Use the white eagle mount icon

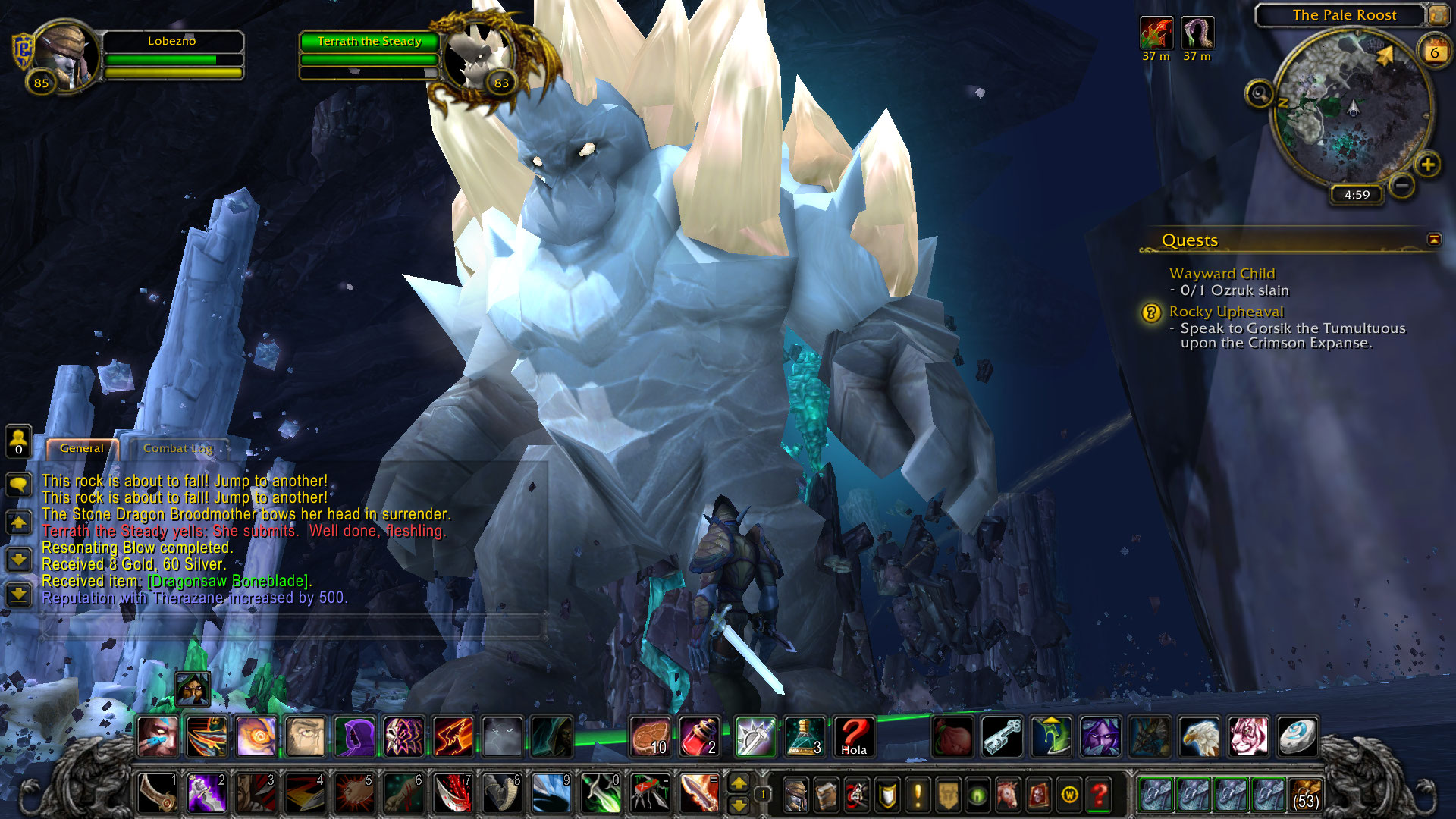pos(1199,737)
